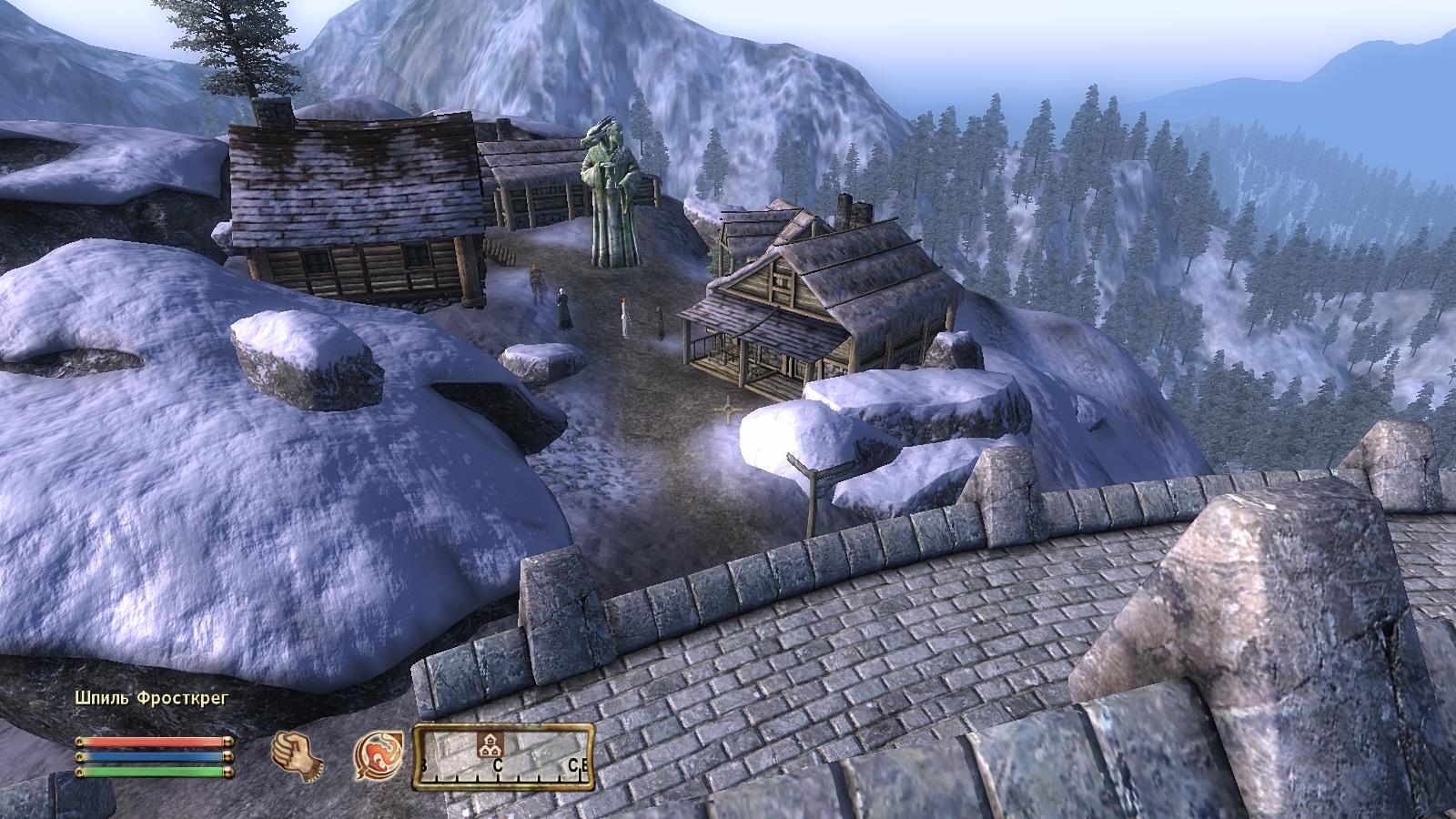Click the settlement marker on the compass
This screenshot has width=1456, height=819.
click(490, 744)
